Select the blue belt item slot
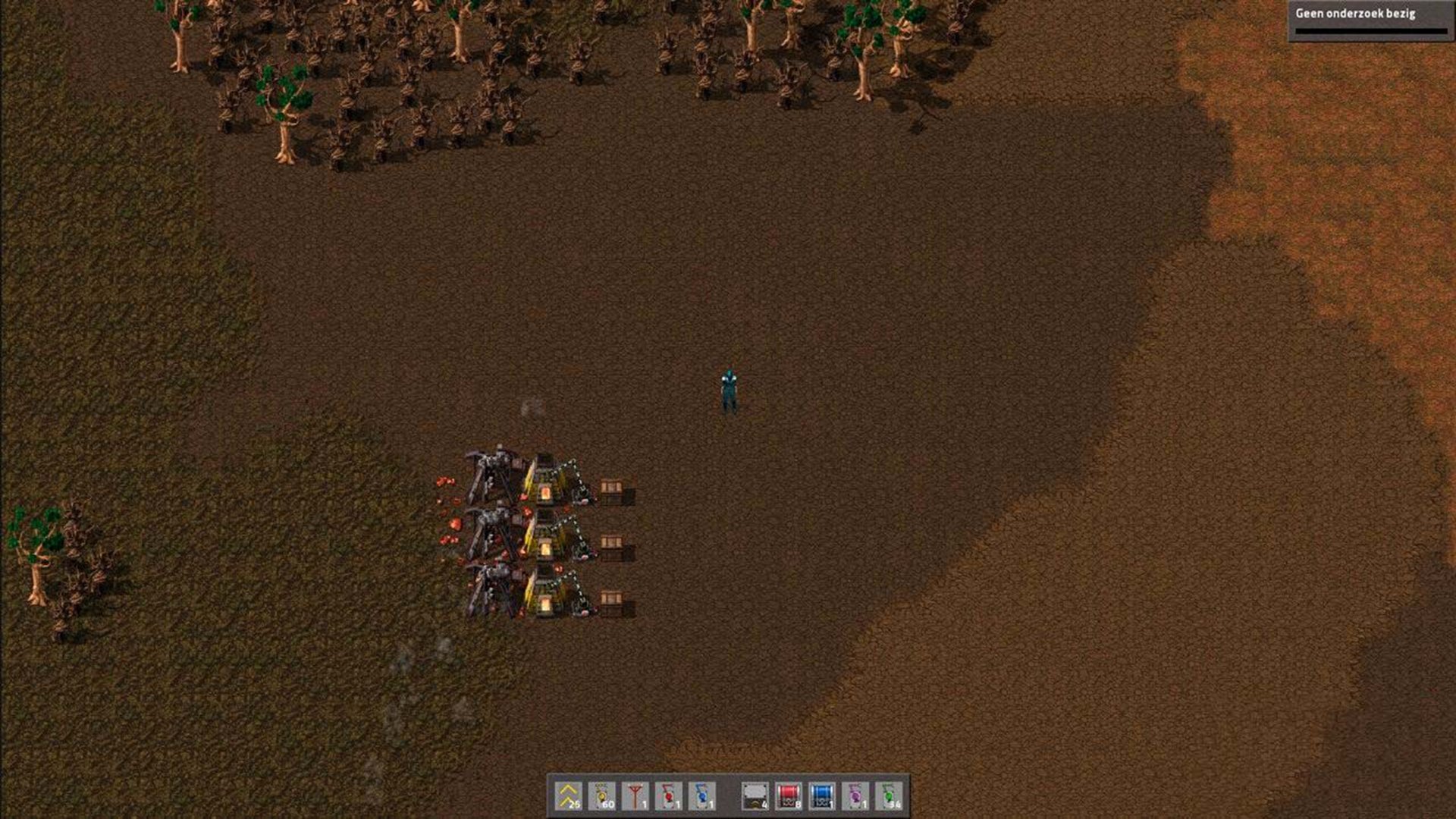1456x819 pixels. tap(822, 796)
